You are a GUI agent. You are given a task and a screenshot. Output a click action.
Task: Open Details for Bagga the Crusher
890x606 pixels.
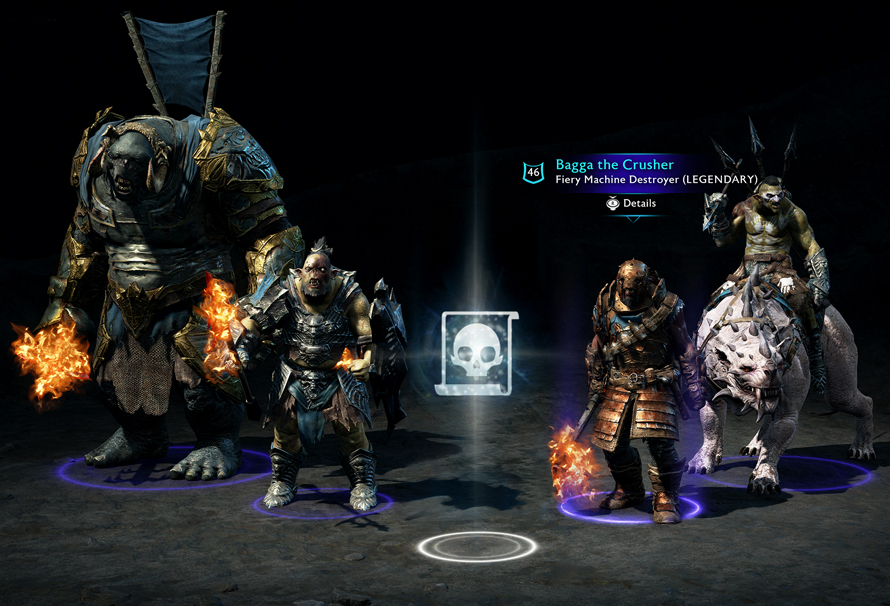click(631, 203)
